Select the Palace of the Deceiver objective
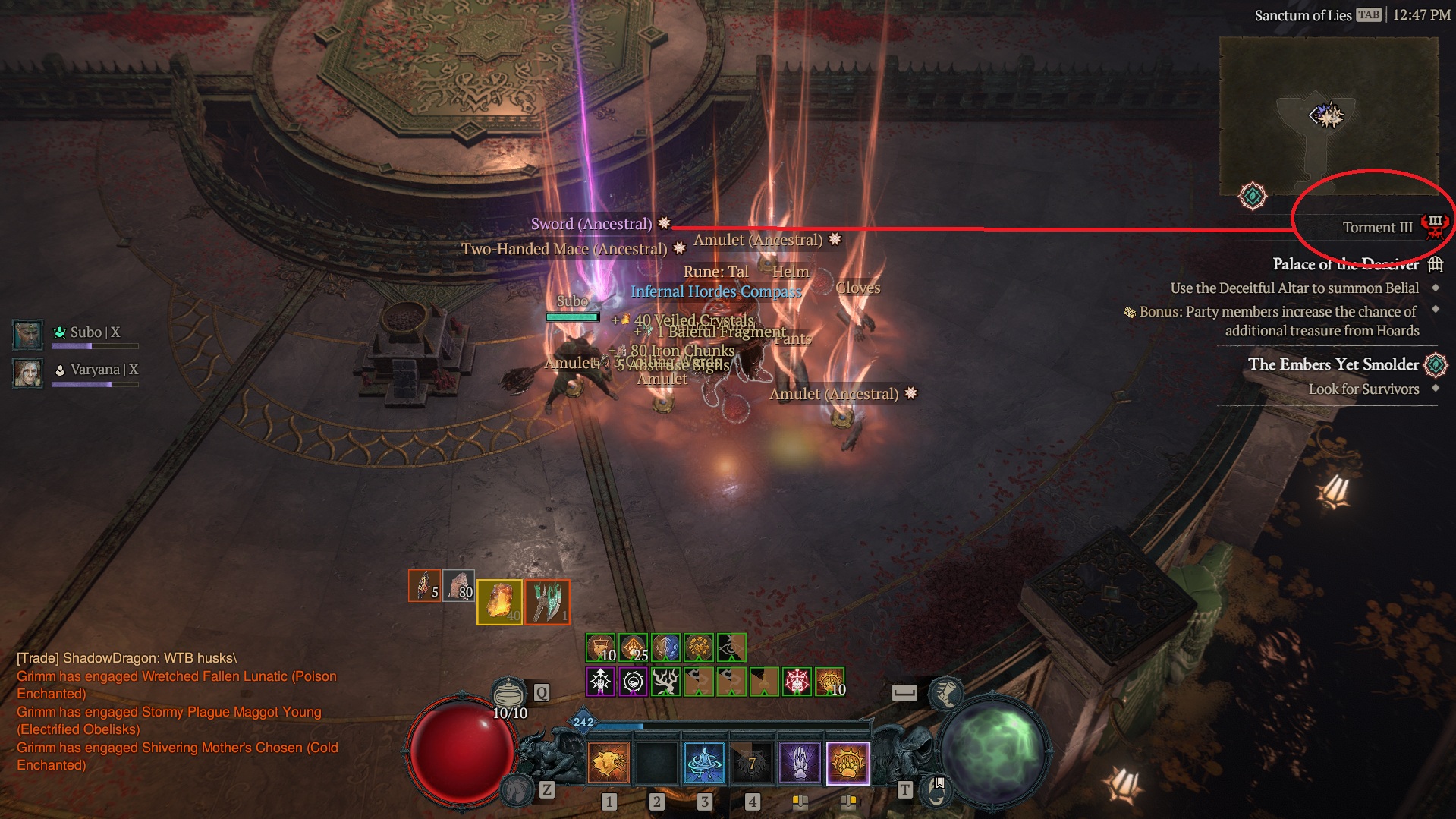Image resolution: width=1456 pixels, height=819 pixels. coord(1345,264)
